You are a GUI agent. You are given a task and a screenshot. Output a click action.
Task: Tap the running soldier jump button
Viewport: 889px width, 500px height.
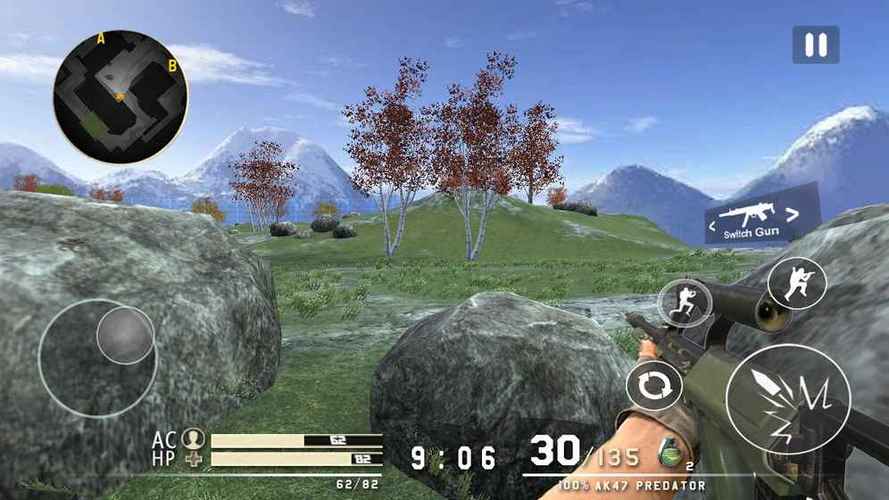point(684,303)
